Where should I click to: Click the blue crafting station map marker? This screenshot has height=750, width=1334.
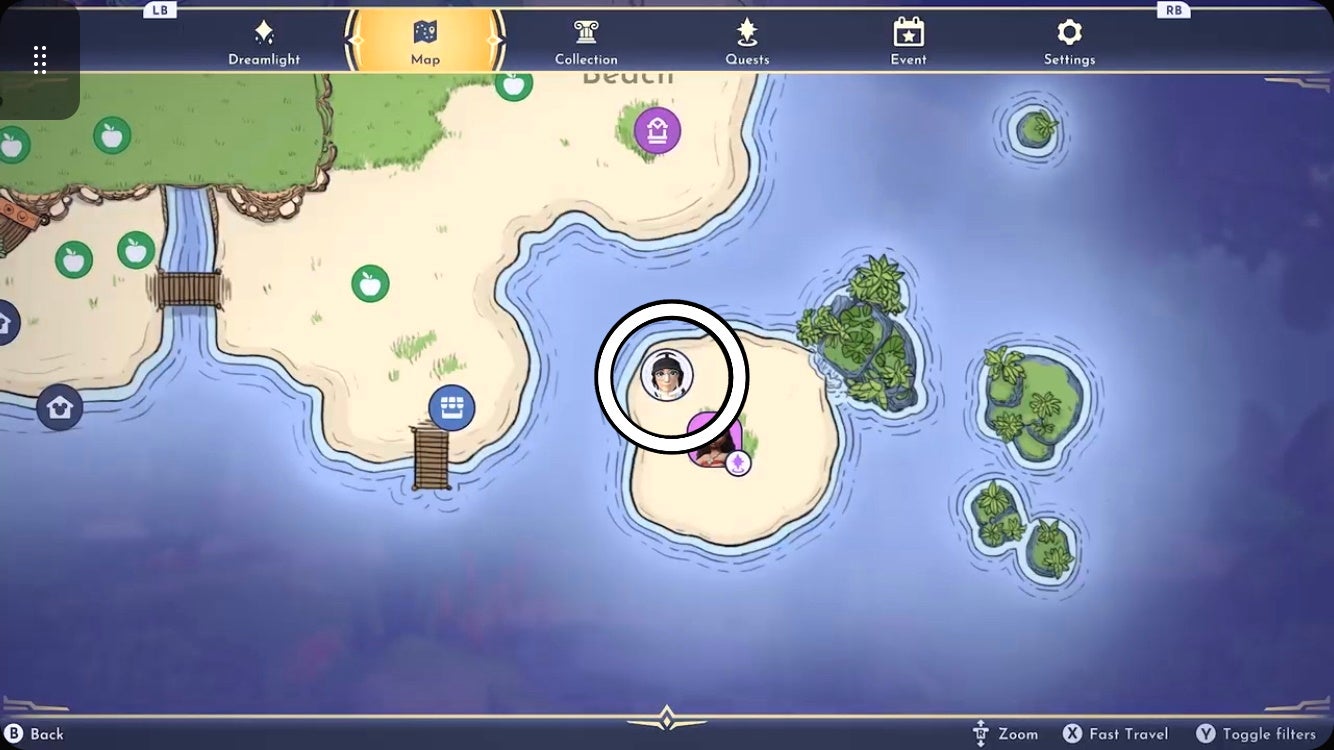pos(450,407)
